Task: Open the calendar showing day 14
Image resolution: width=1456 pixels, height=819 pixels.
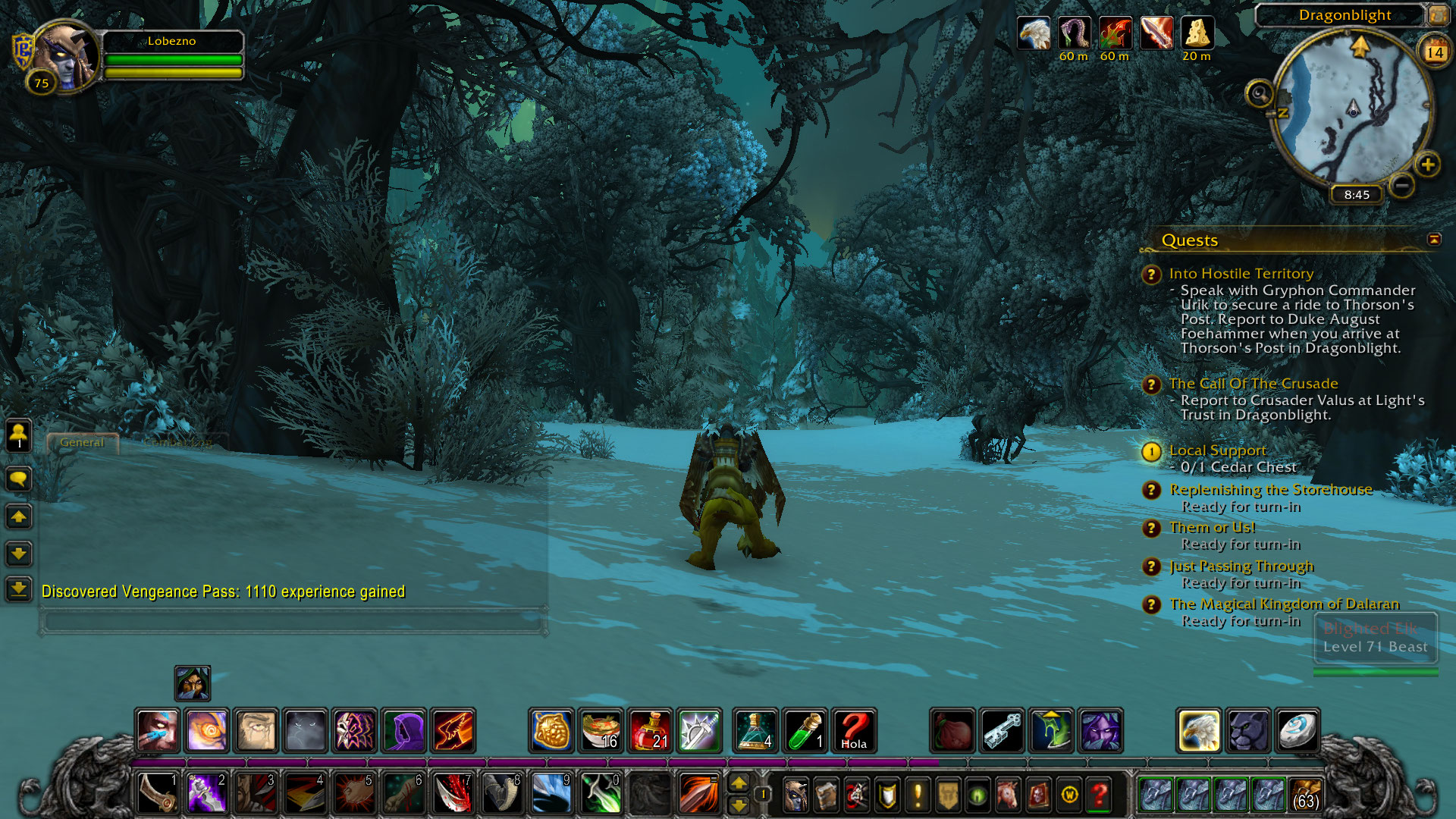Action: pyautogui.click(x=1434, y=52)
